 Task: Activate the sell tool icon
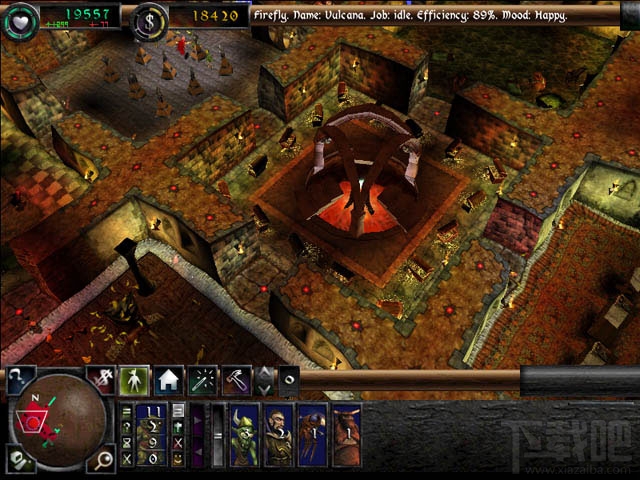click(102, 379)
